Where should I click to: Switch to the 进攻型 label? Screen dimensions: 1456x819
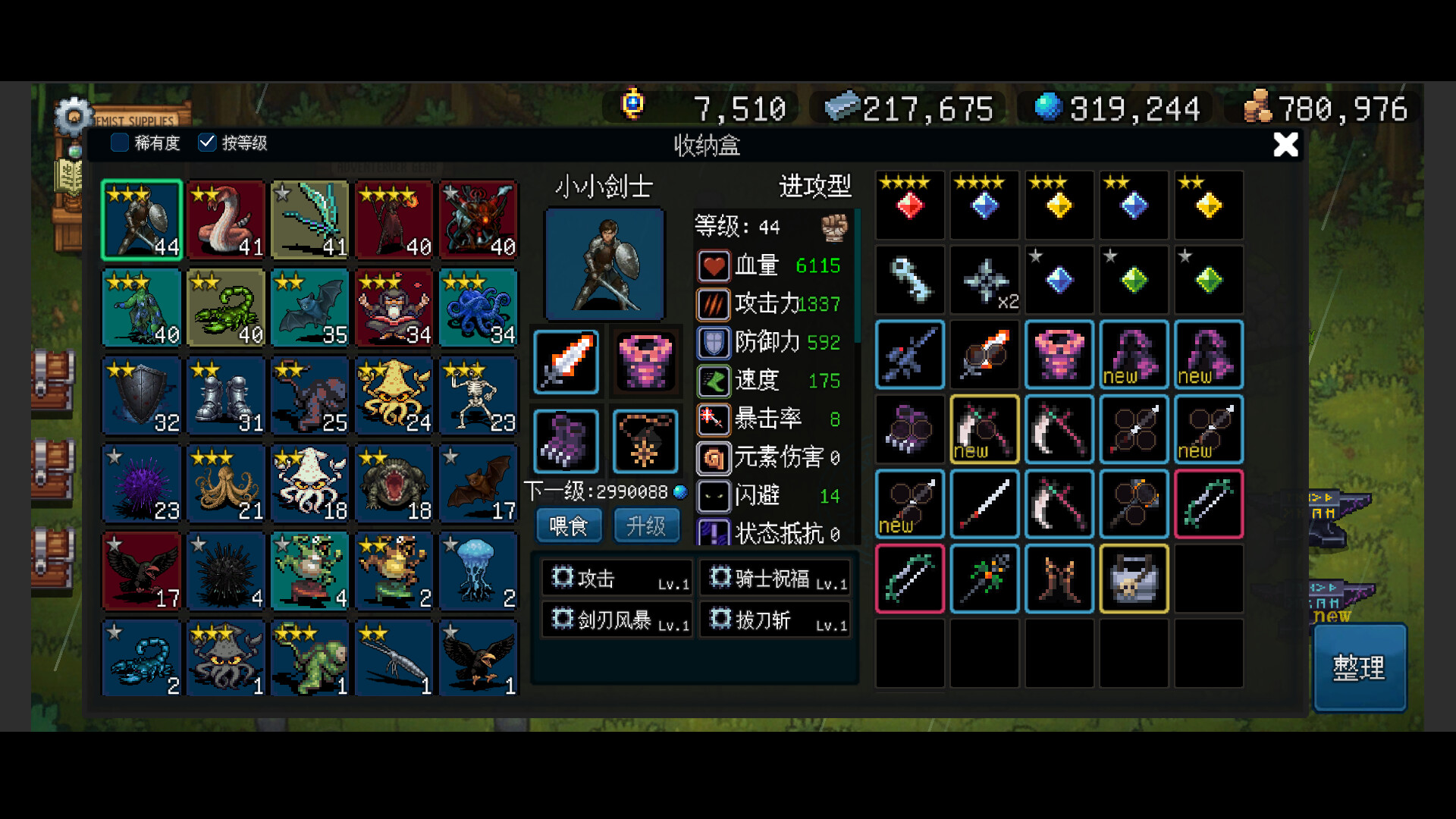815,187
